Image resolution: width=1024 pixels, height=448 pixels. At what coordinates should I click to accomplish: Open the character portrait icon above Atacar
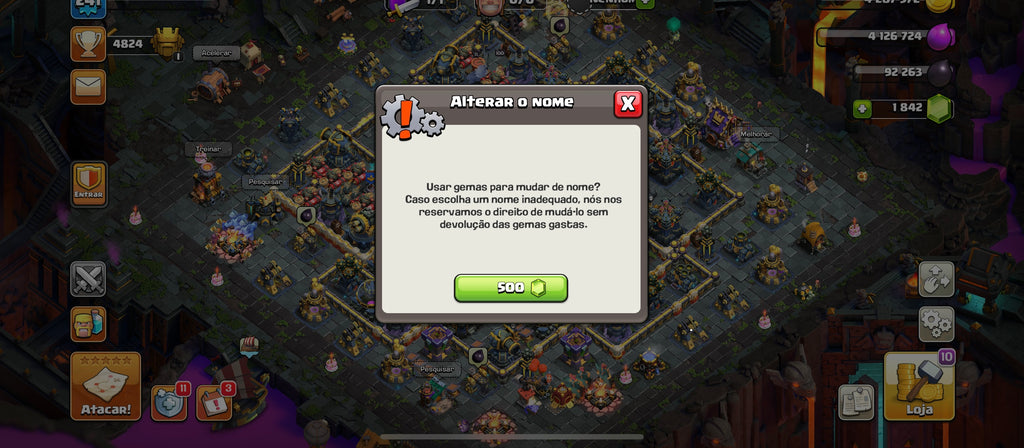point(88,323)
